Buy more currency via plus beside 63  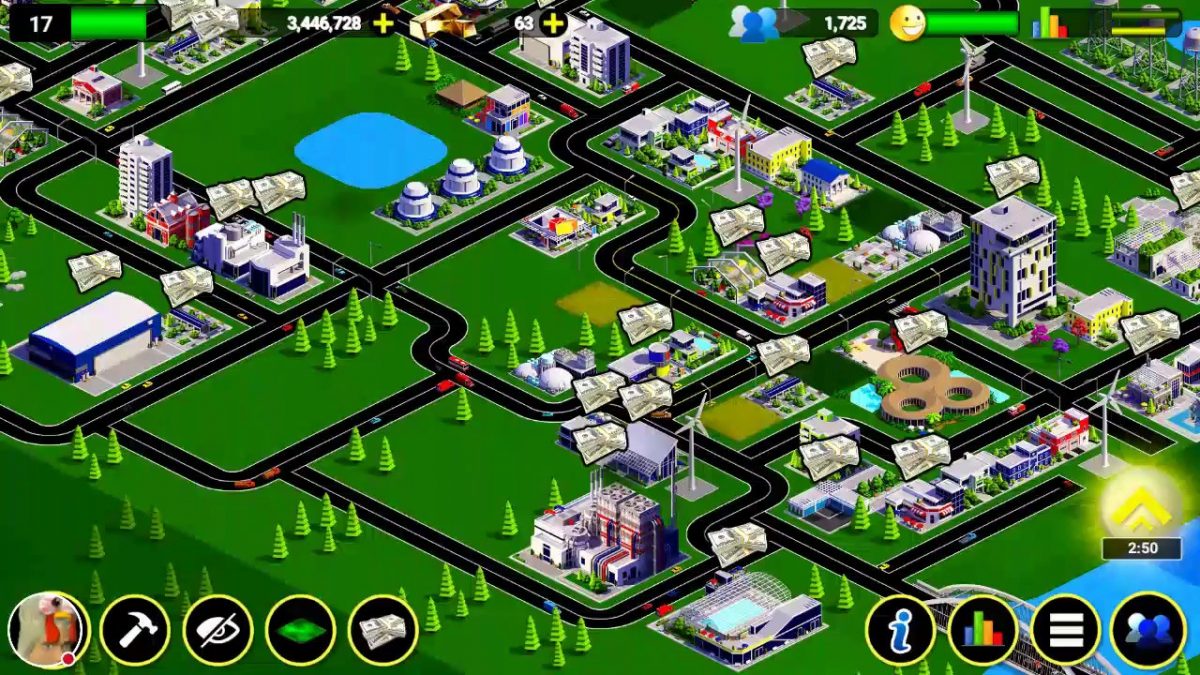pos(553,23)
